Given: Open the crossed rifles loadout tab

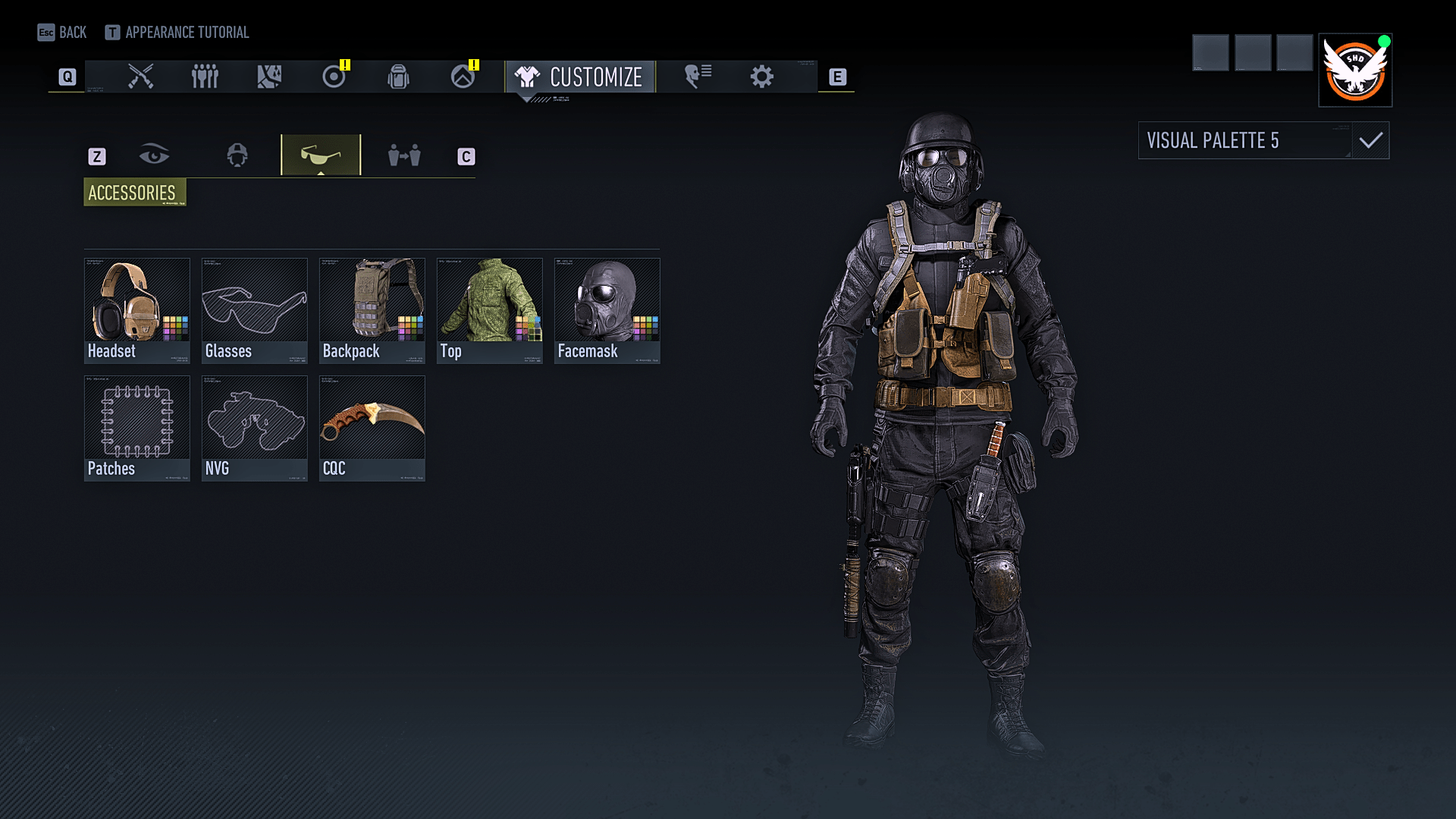Looking at the screenshot, I should coord(141,77).
